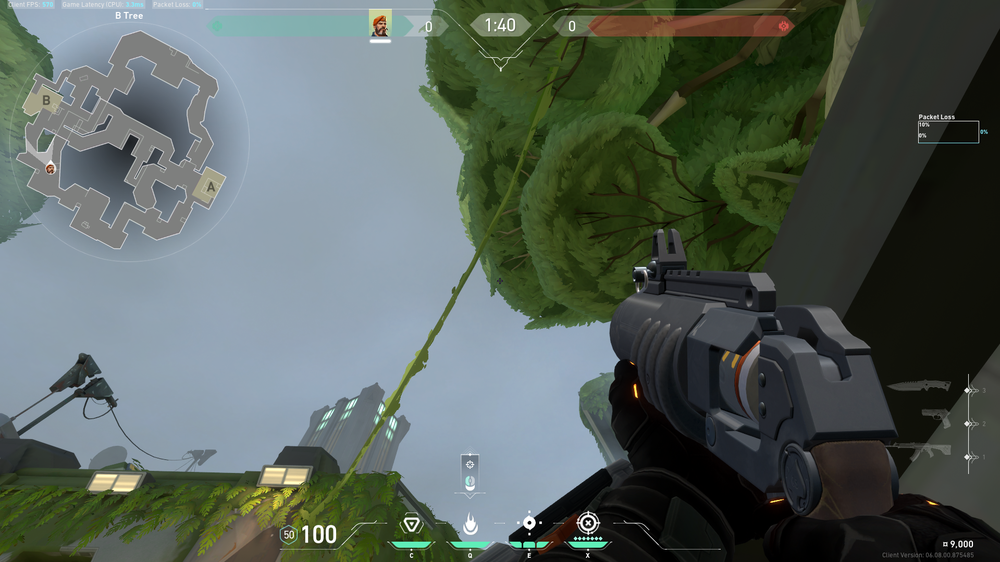Screen dimensions: 1000x562
Task: Activate the E signature ability icon
Action: 529,523
